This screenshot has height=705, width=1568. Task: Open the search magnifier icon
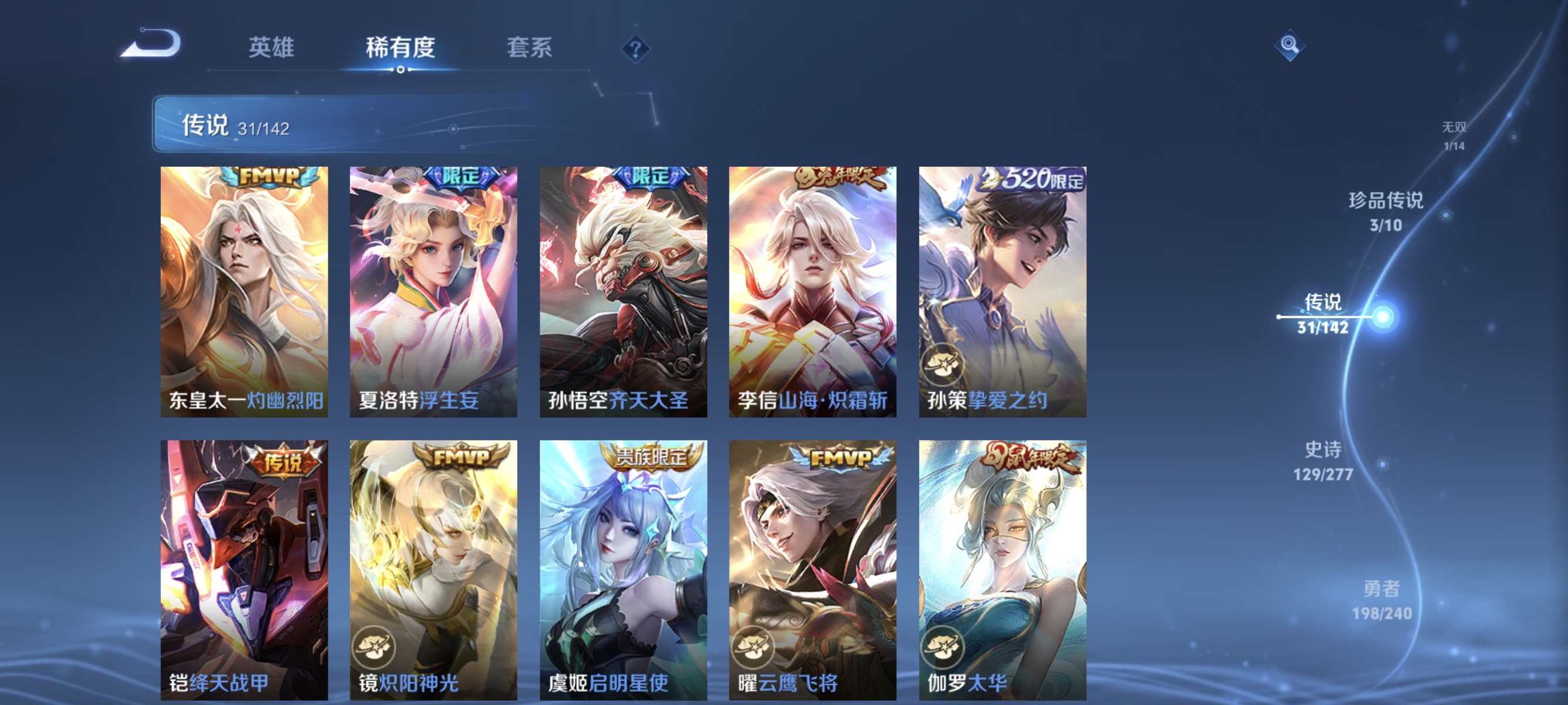pyautogui.click(x=1290, y=44)
